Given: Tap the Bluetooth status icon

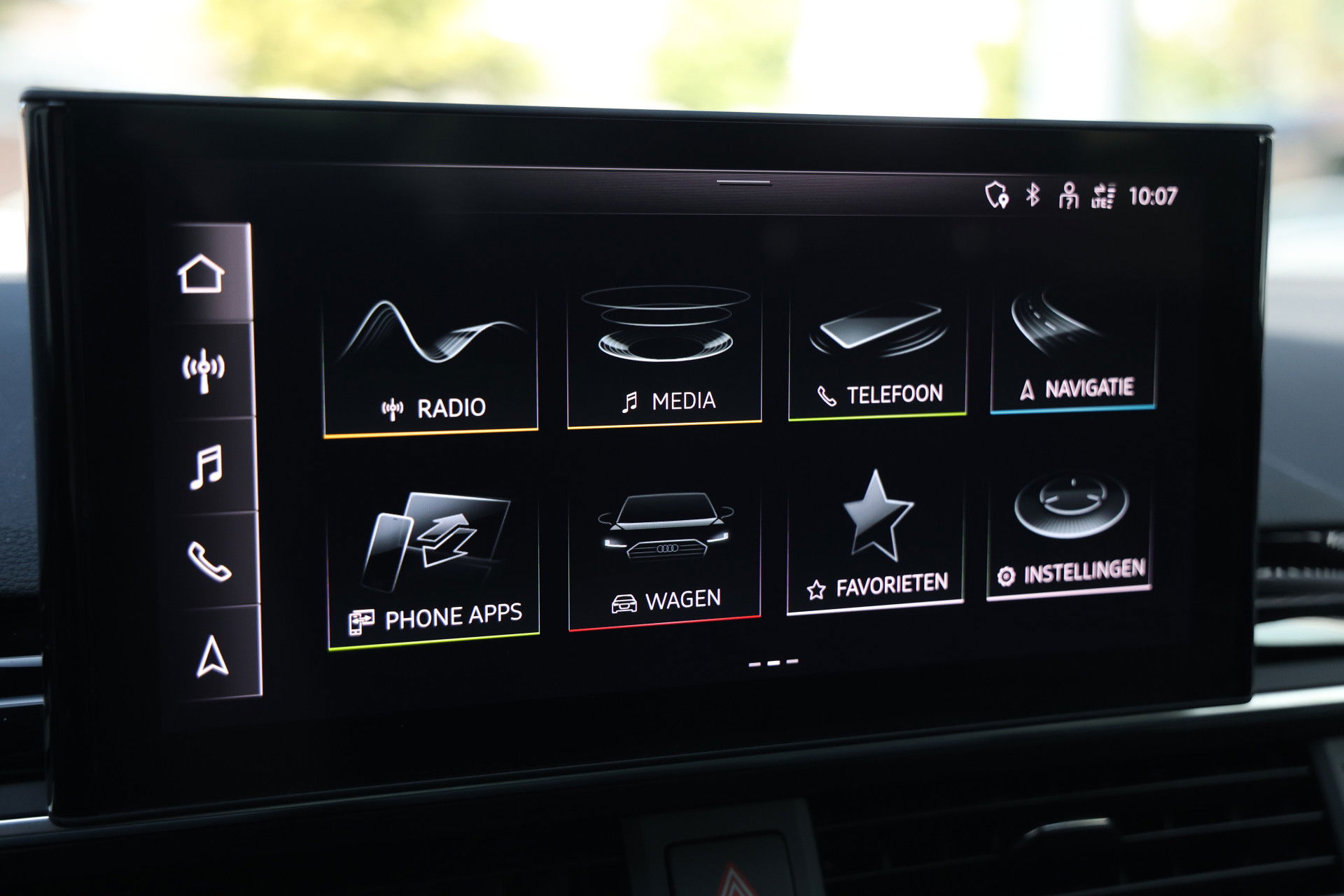Looking at the screenshot, I should [x=1032, y=196].
